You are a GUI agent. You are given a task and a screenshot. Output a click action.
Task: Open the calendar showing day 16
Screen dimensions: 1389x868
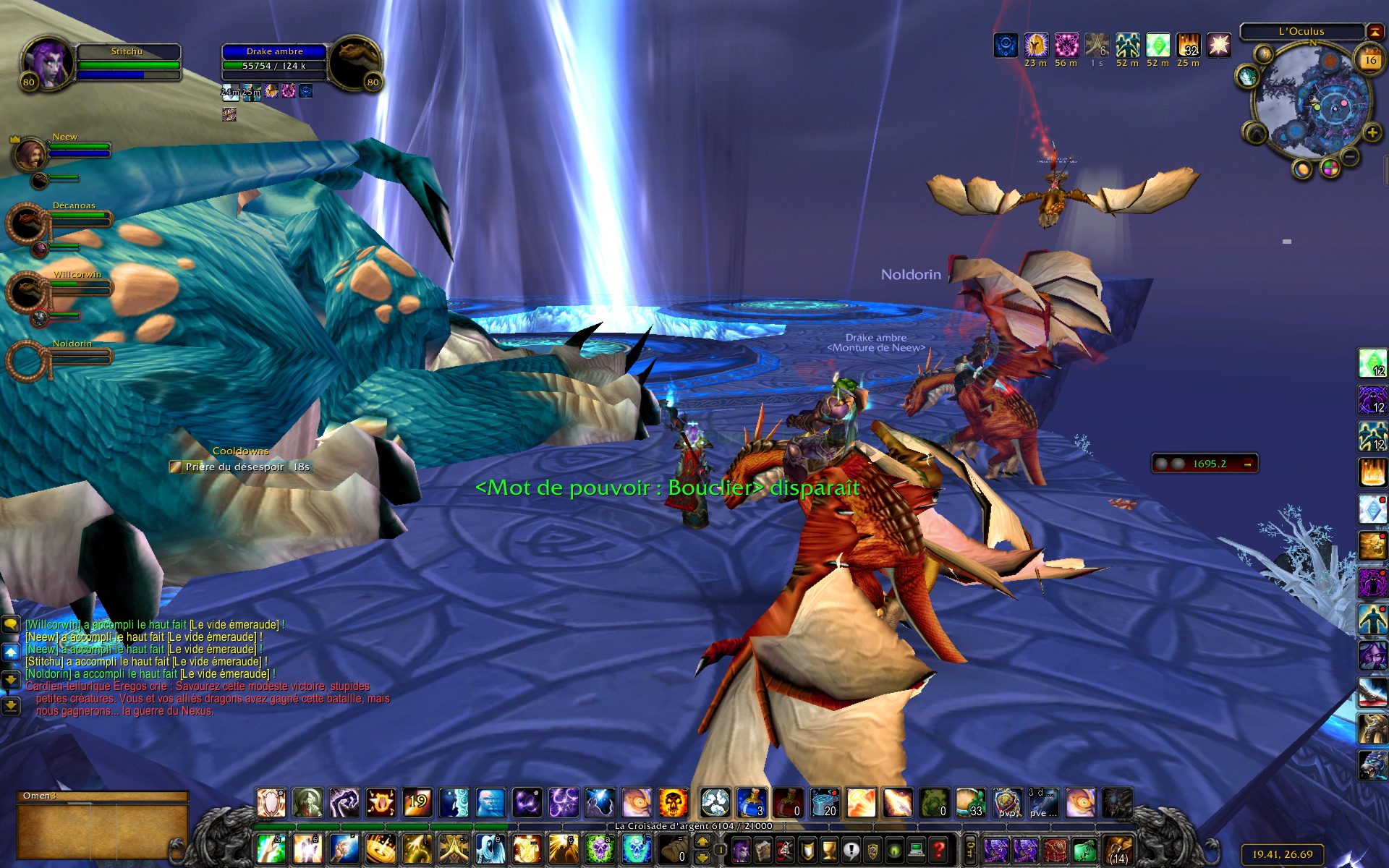1370,61
